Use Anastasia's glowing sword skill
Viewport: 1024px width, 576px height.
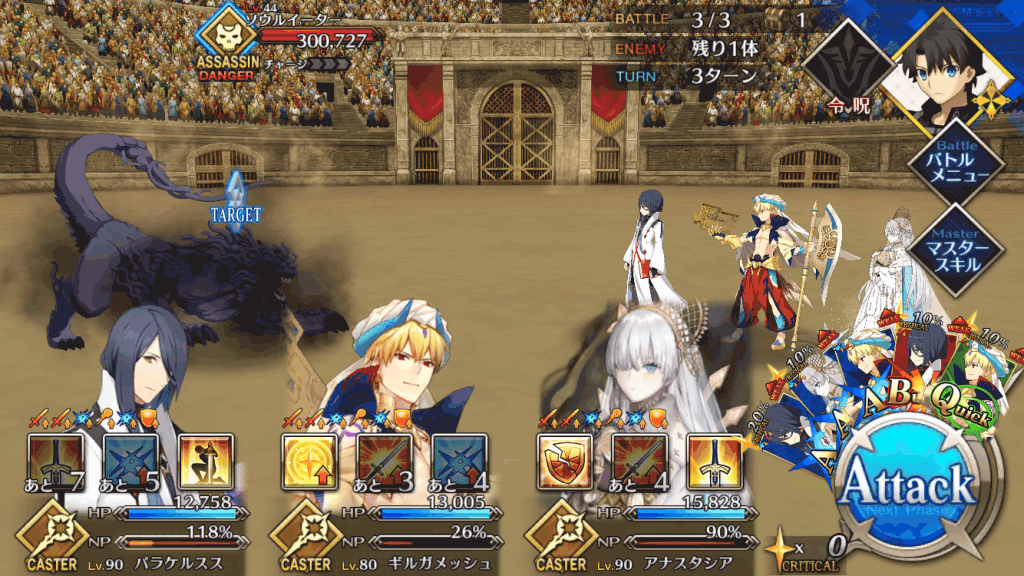tap(714, 460)
